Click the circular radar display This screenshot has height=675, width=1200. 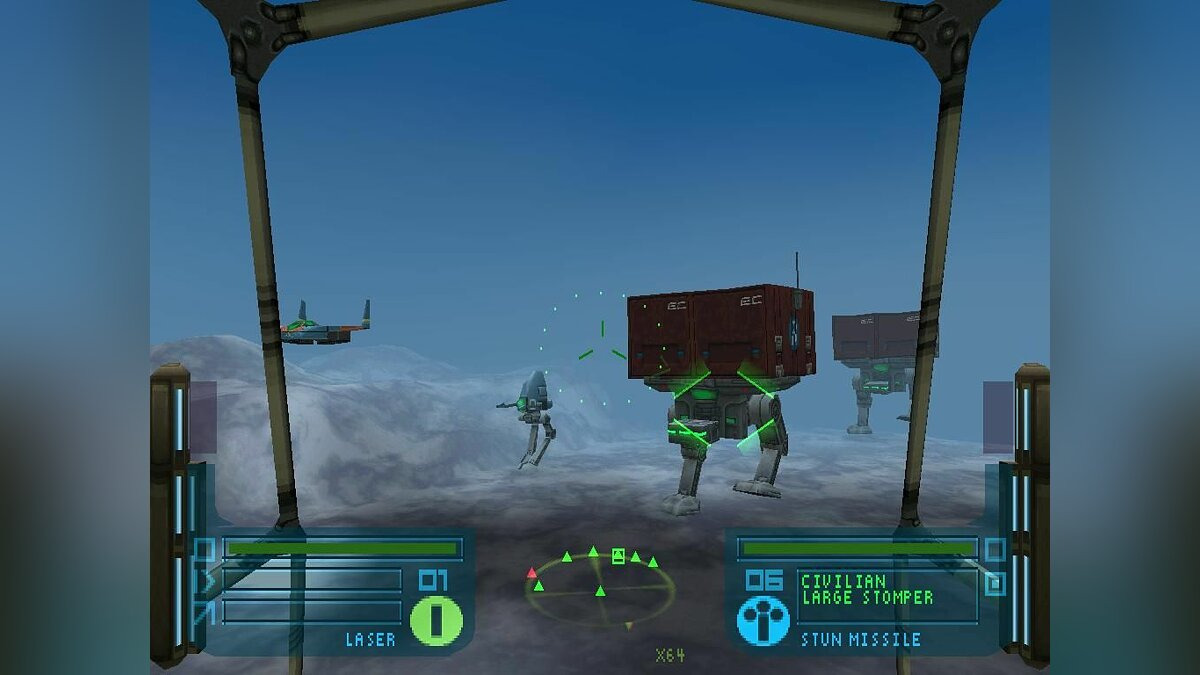(x=599, y=590)
